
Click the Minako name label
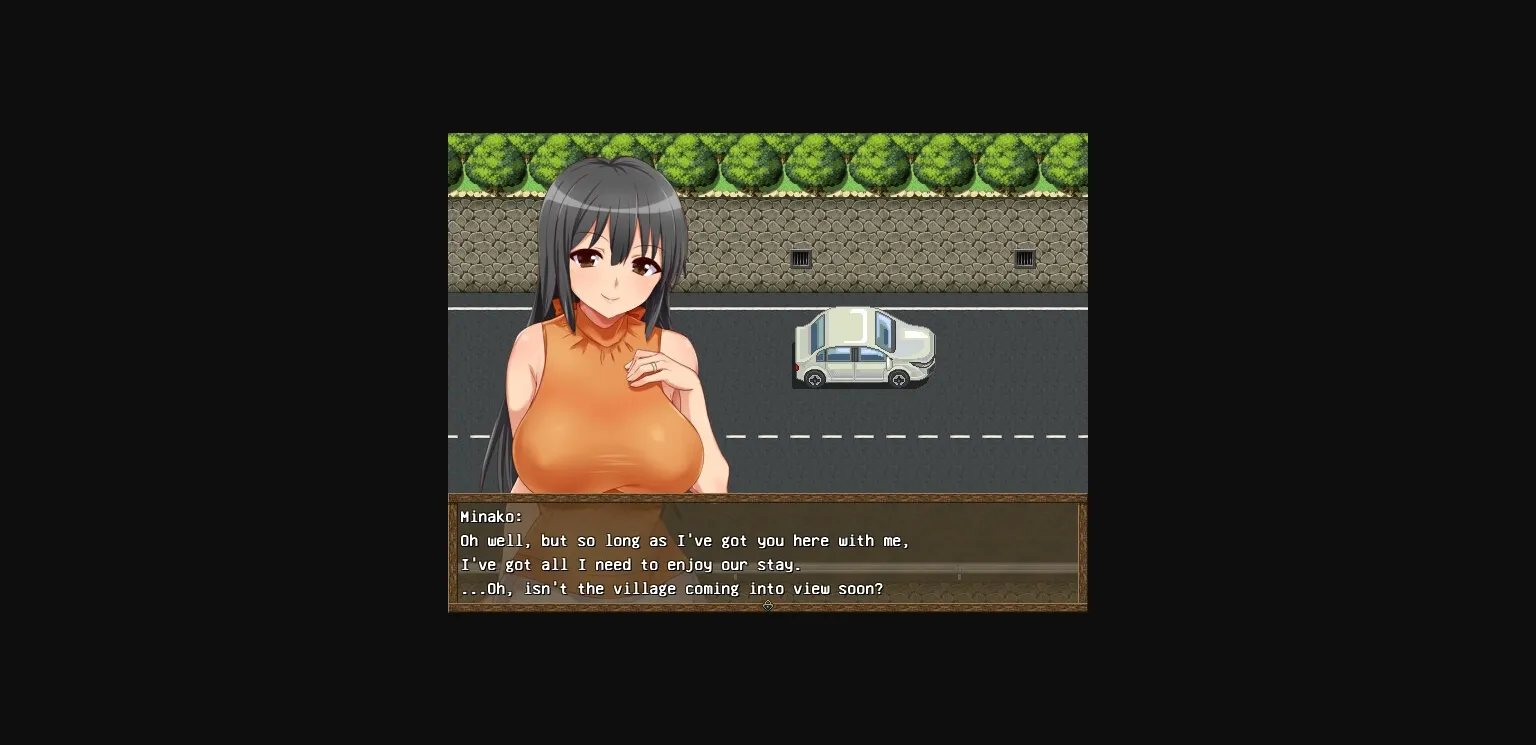[x=490, y=516]
